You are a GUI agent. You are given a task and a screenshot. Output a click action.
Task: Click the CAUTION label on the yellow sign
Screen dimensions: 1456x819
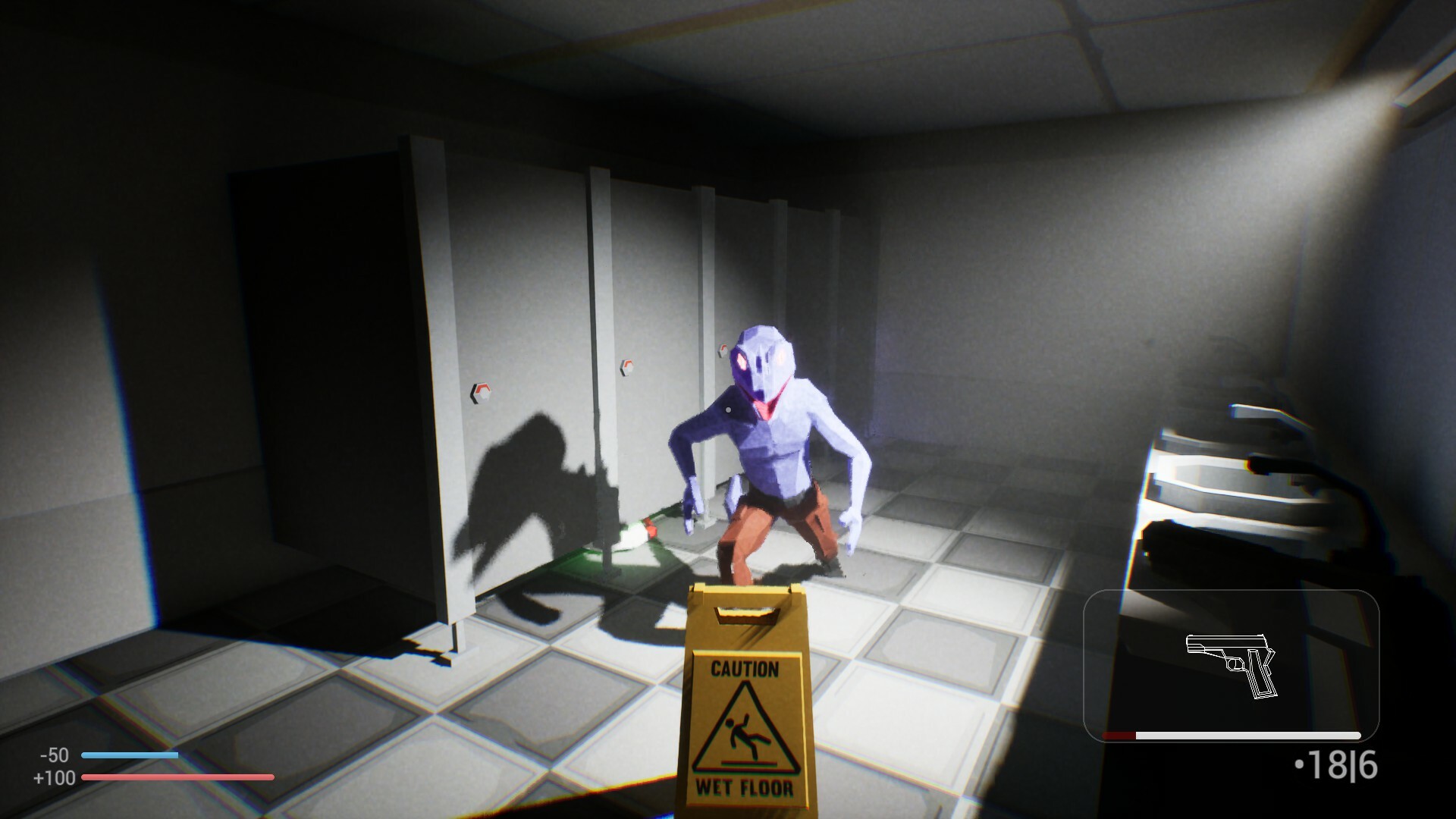(x=745, y=670)
